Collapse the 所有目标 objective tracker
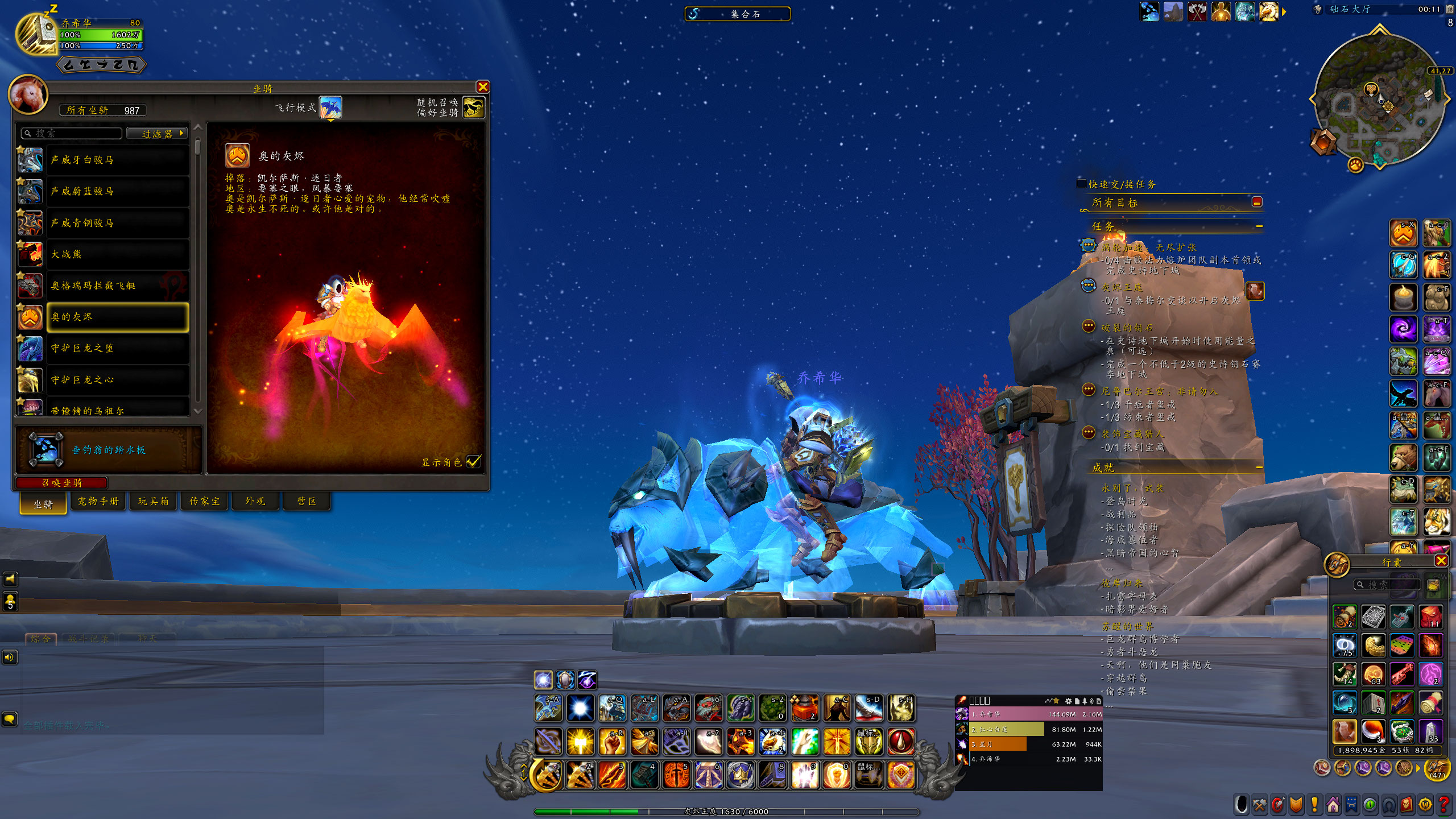 click(x=1257, y=202)
